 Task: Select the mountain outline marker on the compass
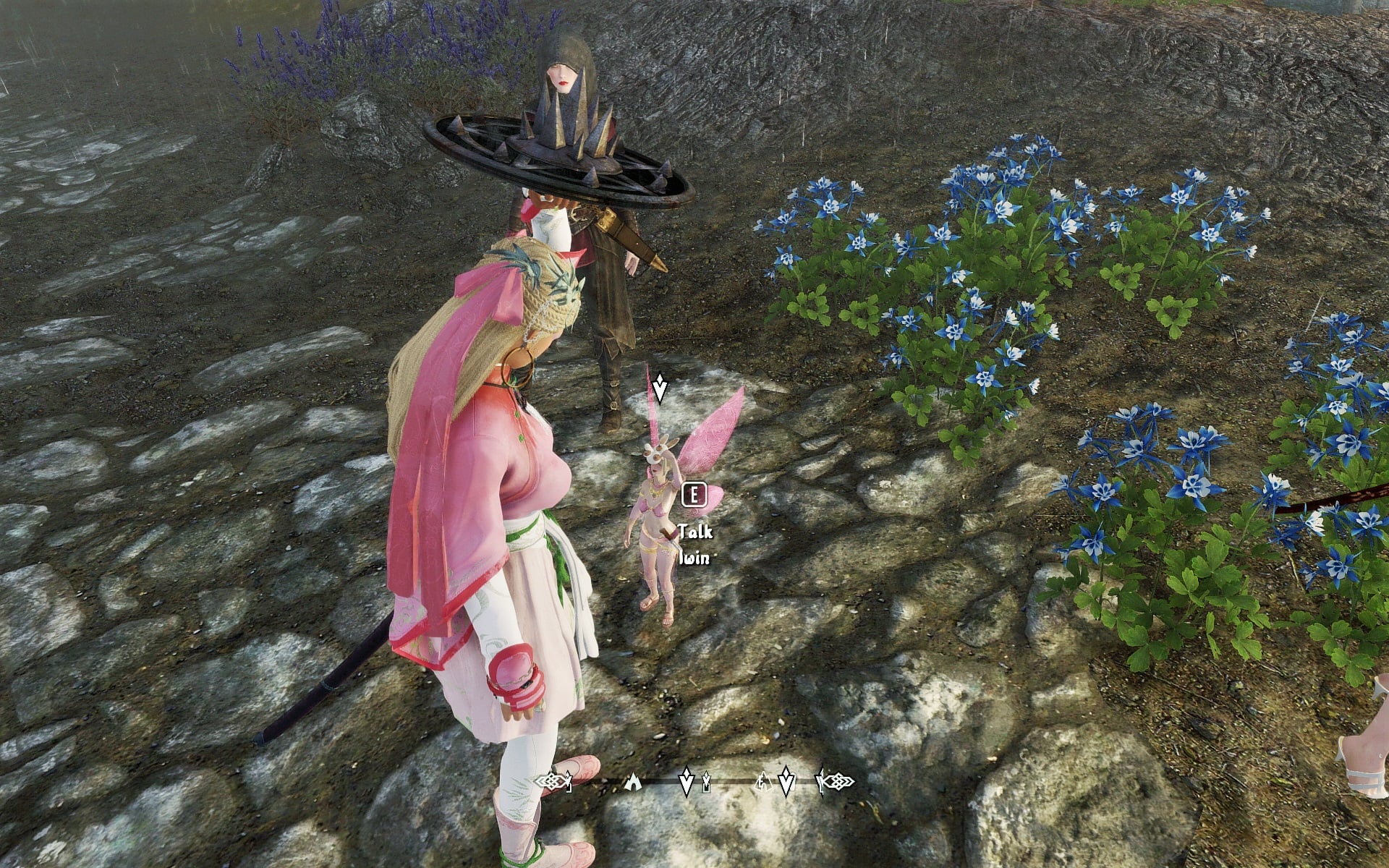tap(762, 780)
